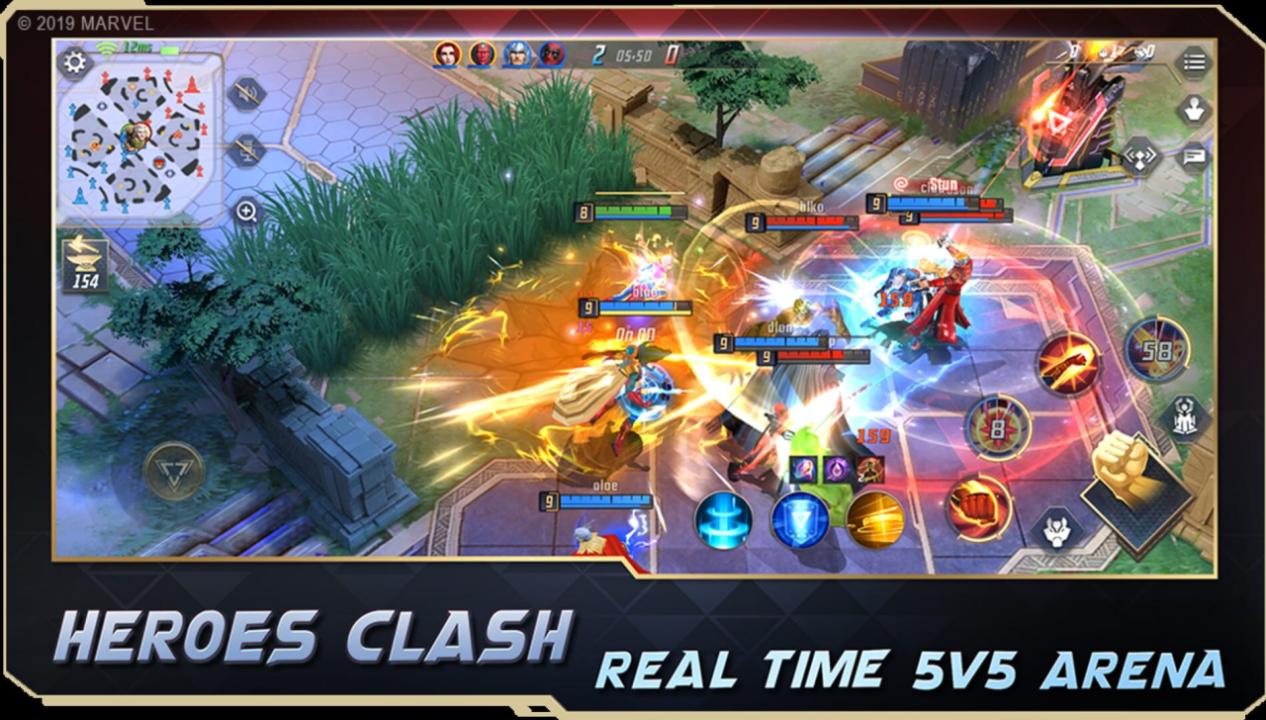Open the scoreboard list menu icon
Image resolution: width=1266 pixels, height=720 pixels.
pos(1194,63)
